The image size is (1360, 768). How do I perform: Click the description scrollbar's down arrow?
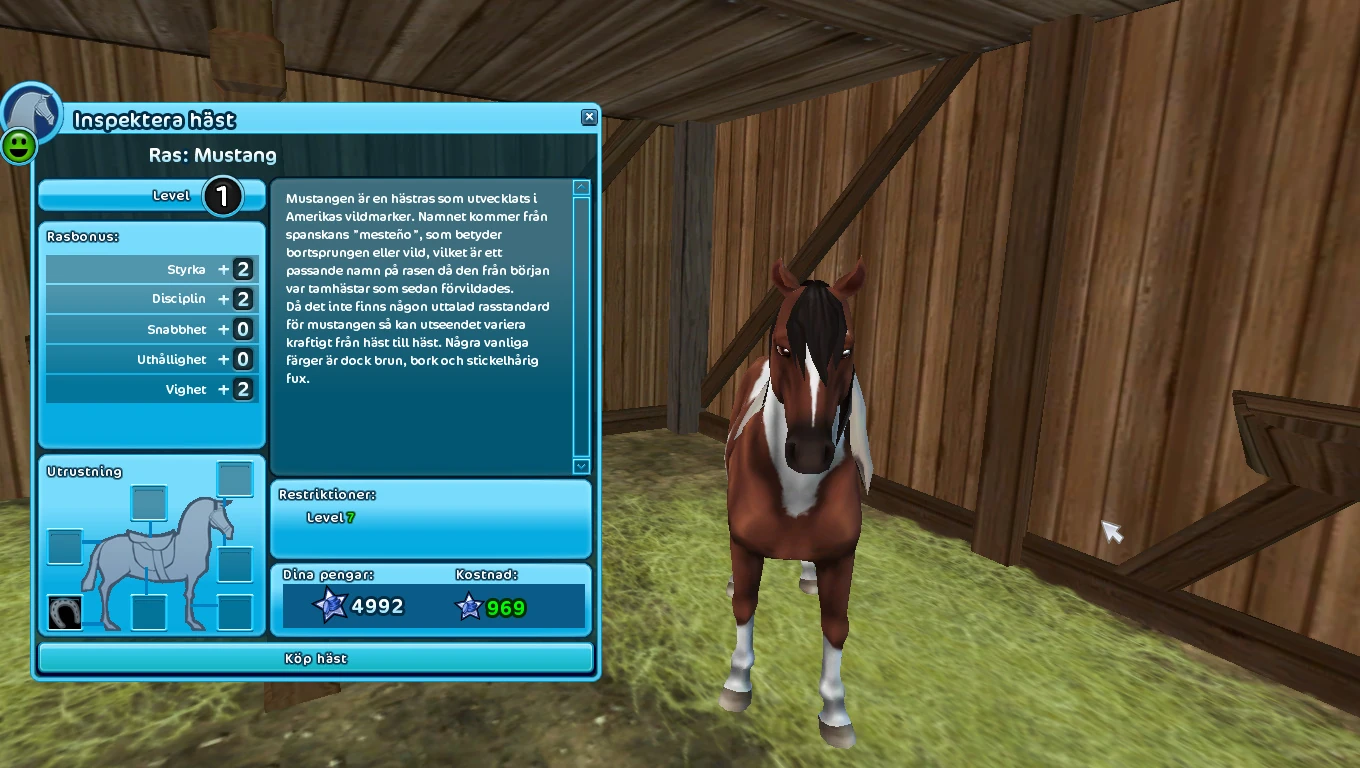tap(581, 466)
